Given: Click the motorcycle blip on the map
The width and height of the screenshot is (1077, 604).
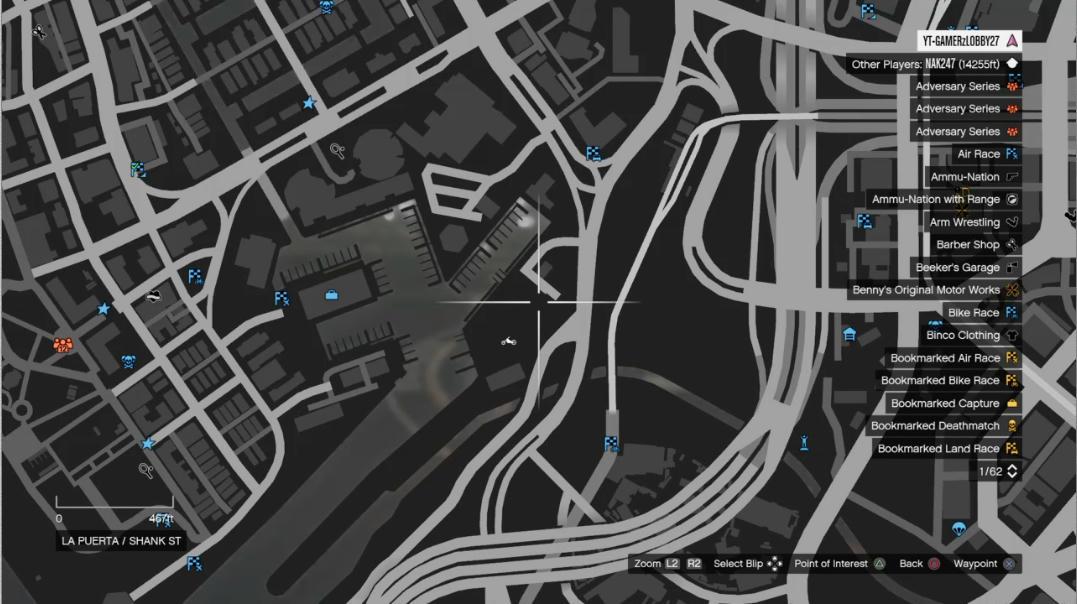Looking at the screenshot, I should 509,341.
